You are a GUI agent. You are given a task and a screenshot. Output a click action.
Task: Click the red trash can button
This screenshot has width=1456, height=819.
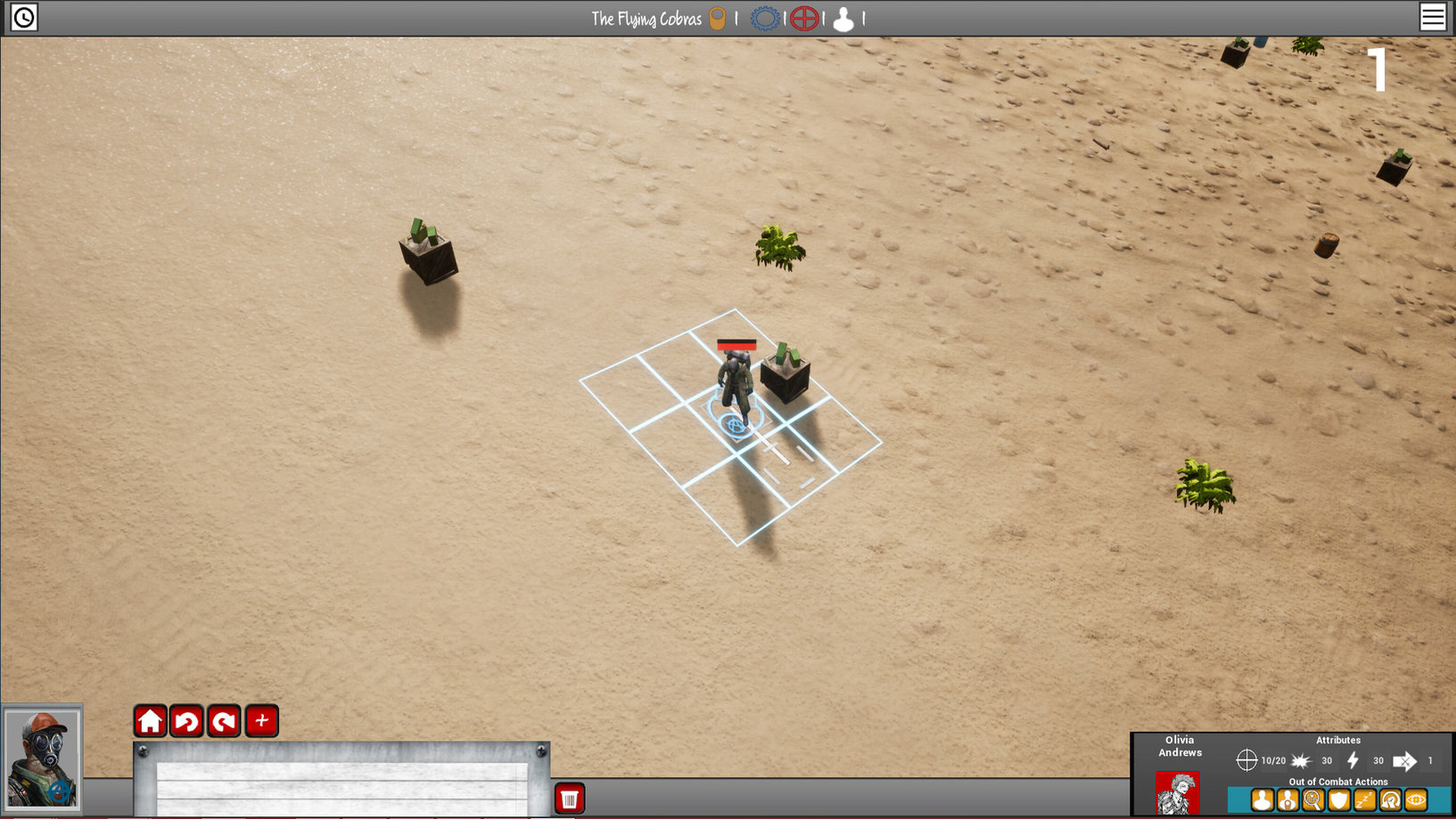tap(569, 799)
